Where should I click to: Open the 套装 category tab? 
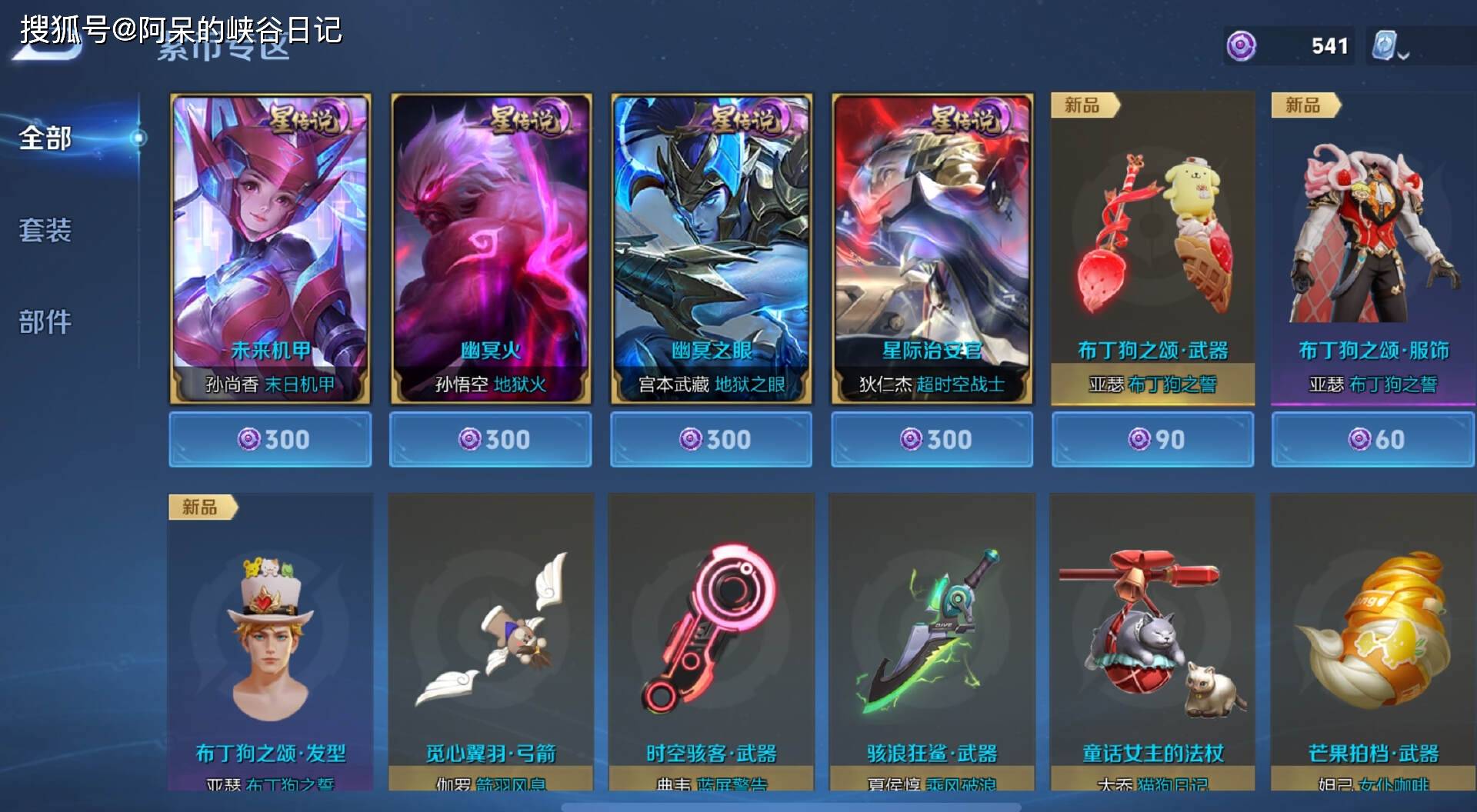[46, 230]
